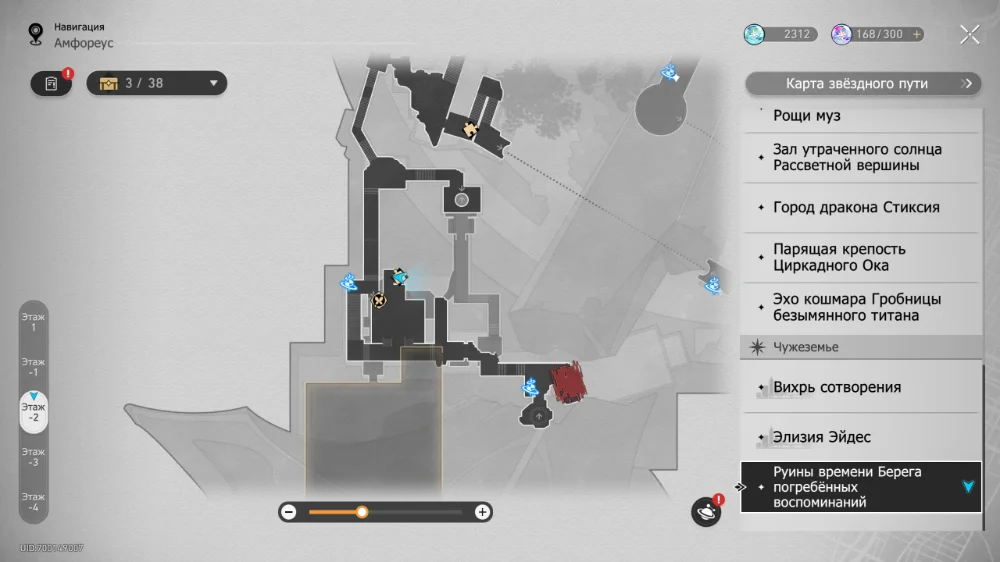Select the Рощи муз location

coord(860,116)
